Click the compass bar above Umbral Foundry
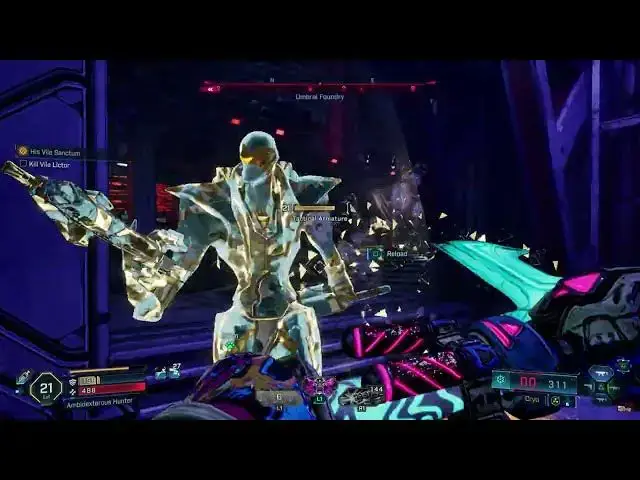640x480 pixels. (x=320, y=87)
